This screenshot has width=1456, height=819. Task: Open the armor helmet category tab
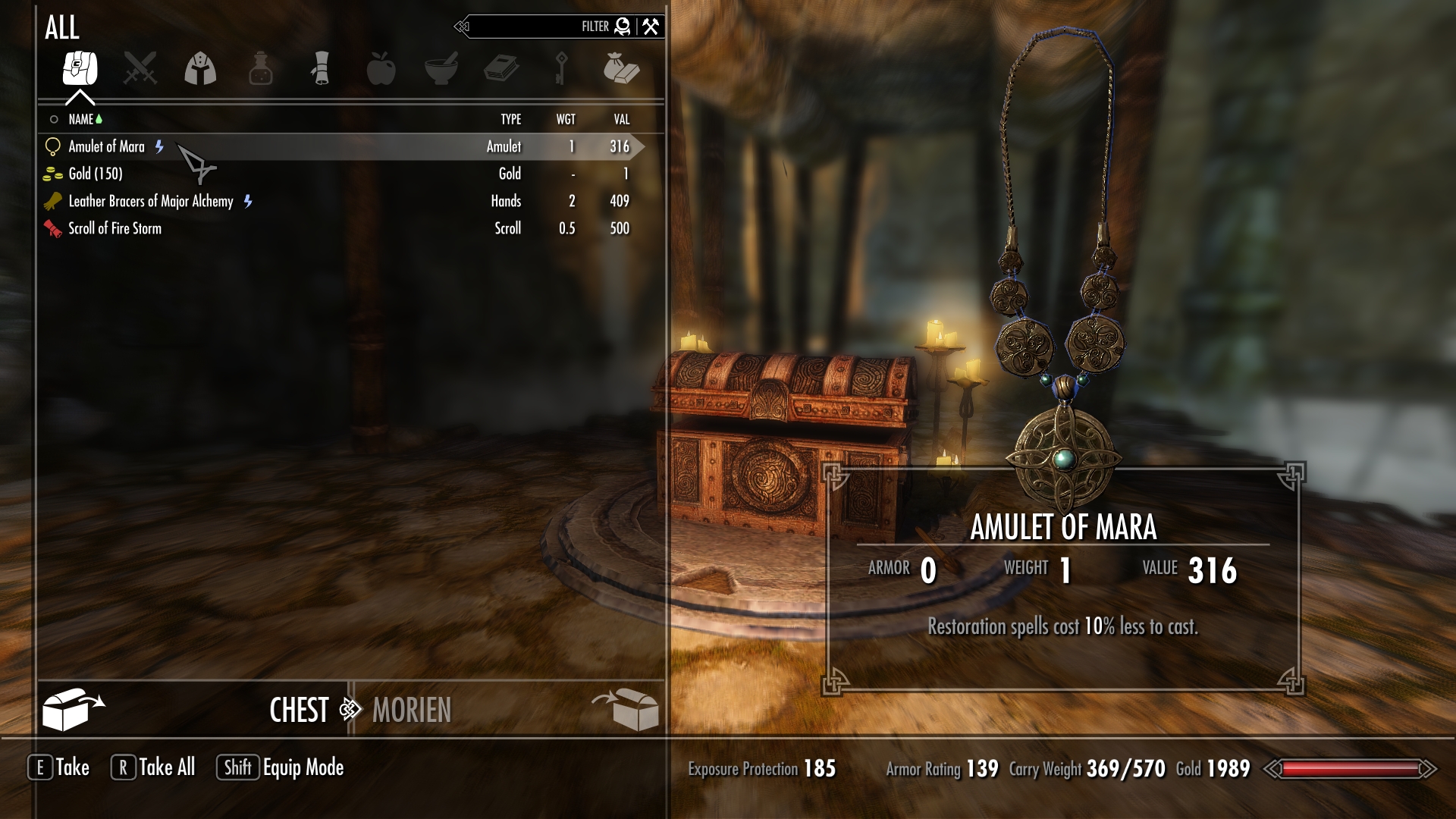200,68
